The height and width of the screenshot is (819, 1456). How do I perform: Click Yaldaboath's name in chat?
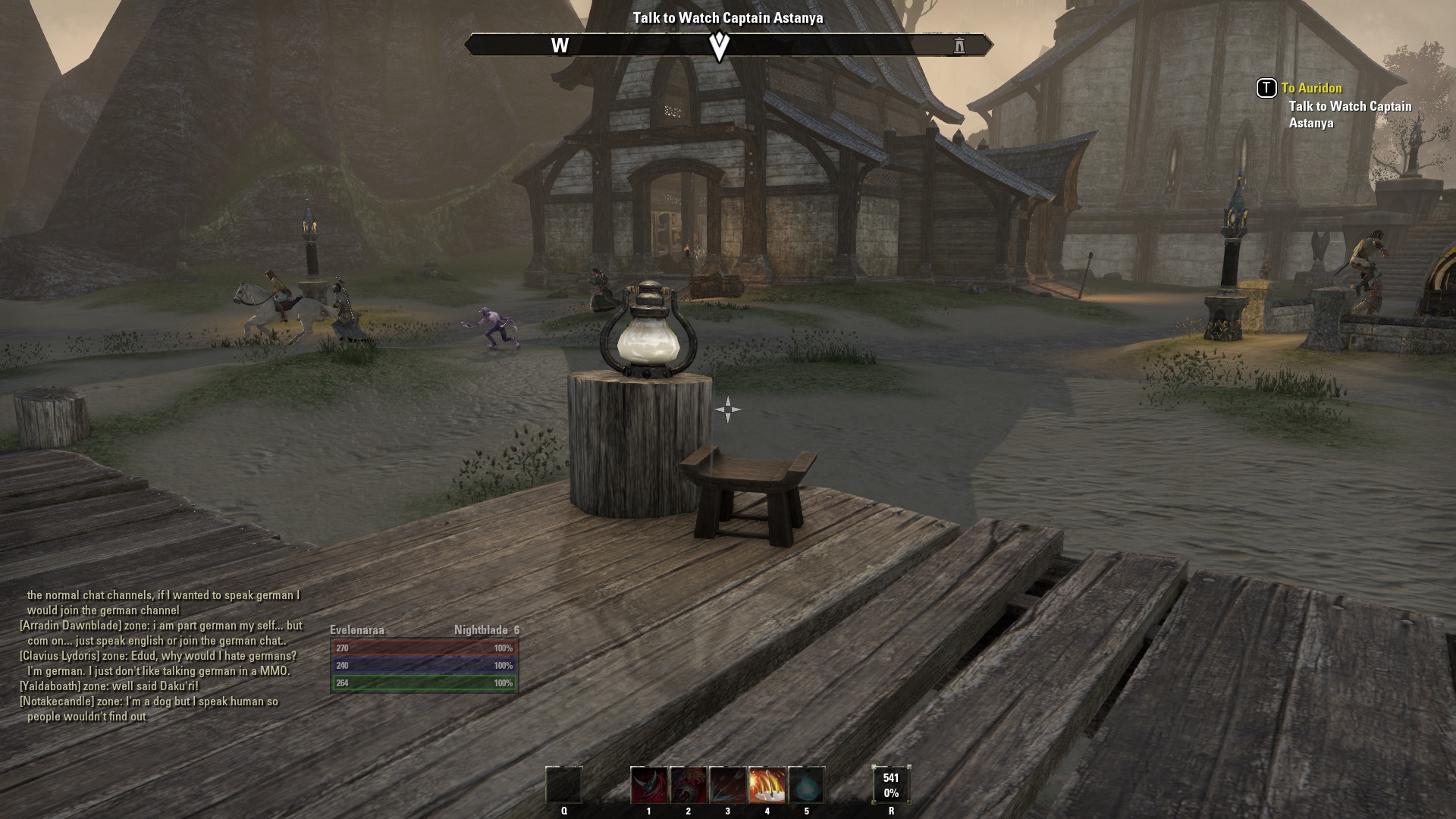point(50,686)
